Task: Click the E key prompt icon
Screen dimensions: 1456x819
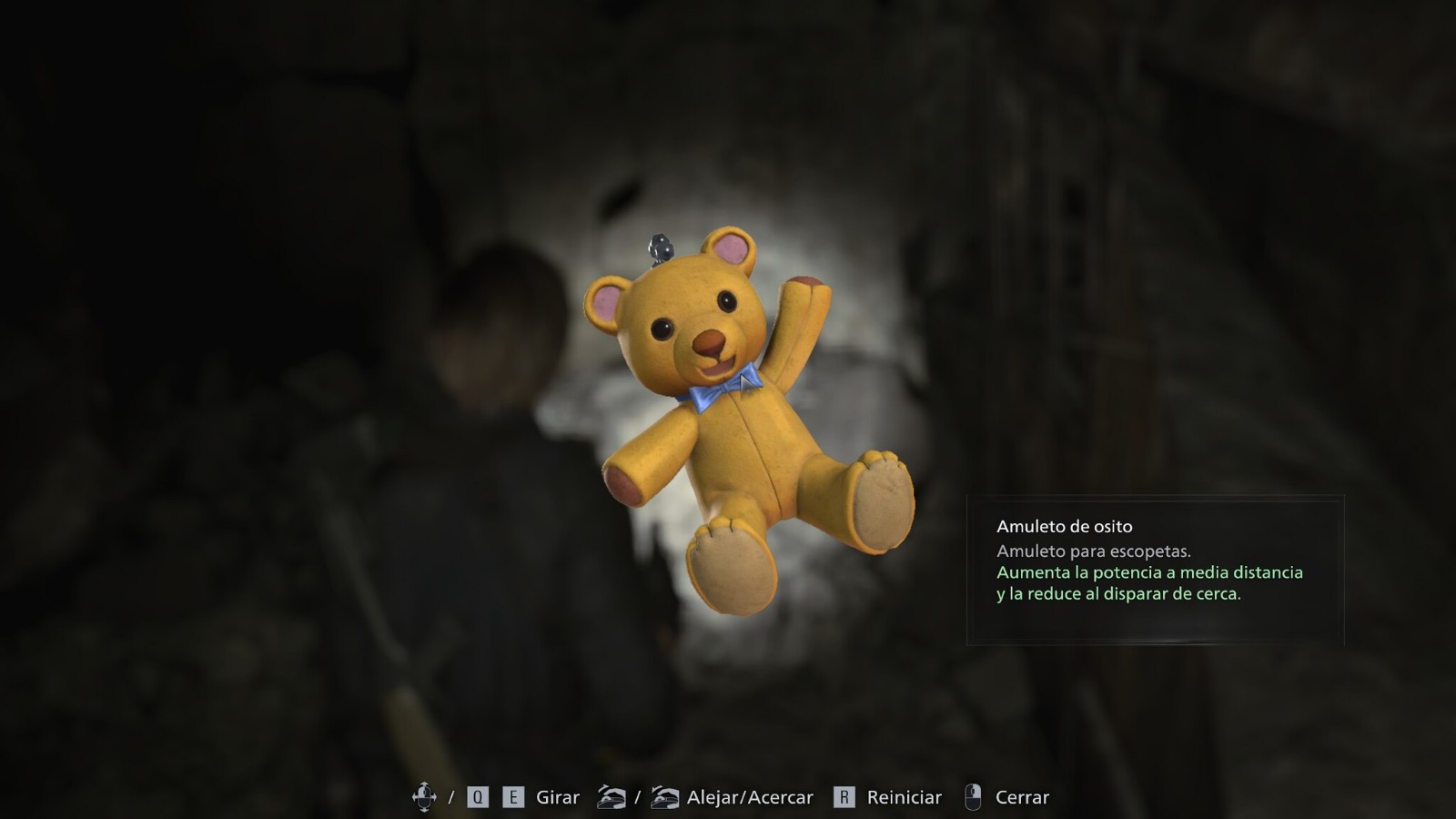Action: pyautogui.click(x=512, y=797)
